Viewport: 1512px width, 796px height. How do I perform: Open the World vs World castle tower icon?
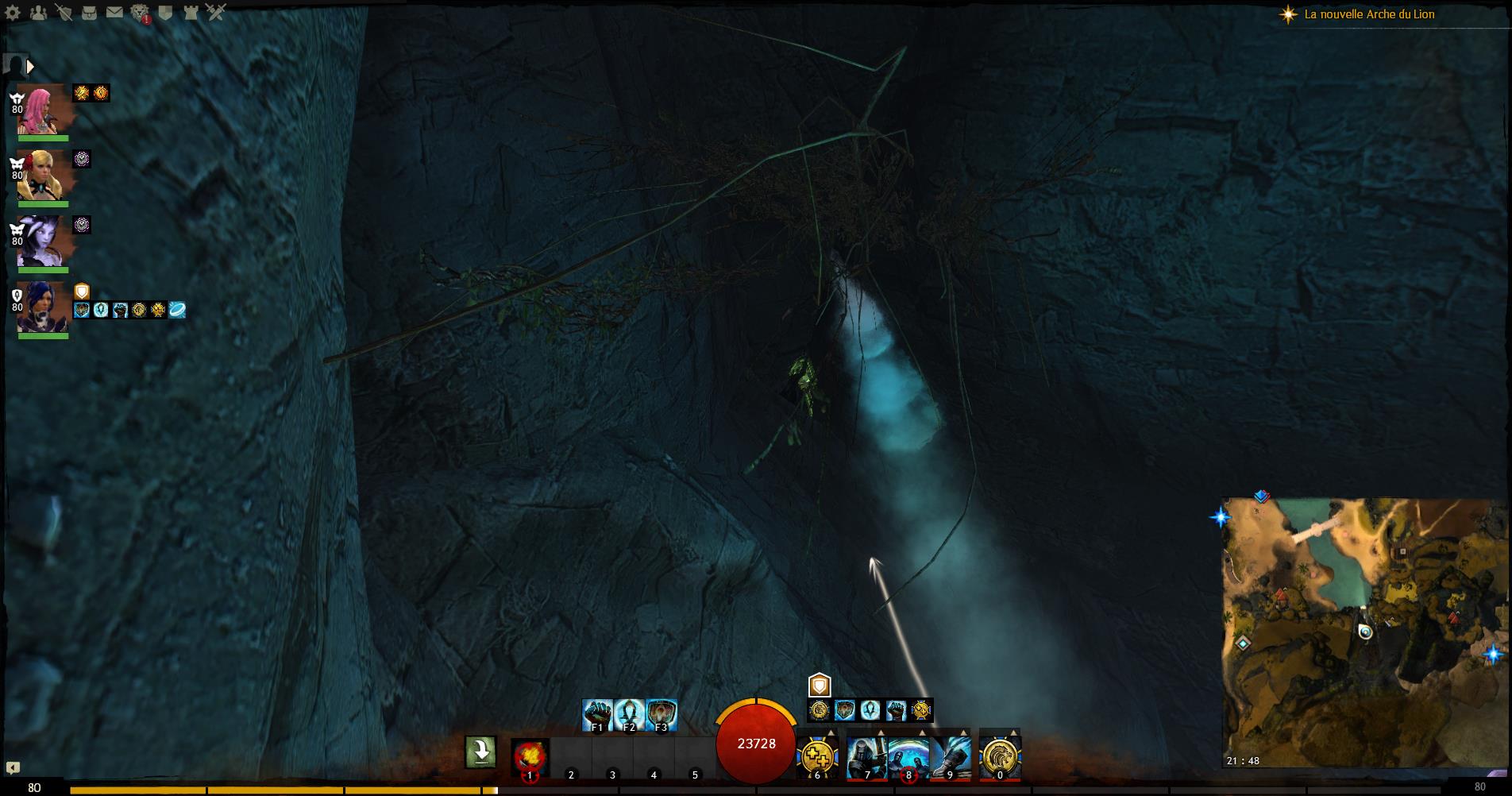(191, 13)
